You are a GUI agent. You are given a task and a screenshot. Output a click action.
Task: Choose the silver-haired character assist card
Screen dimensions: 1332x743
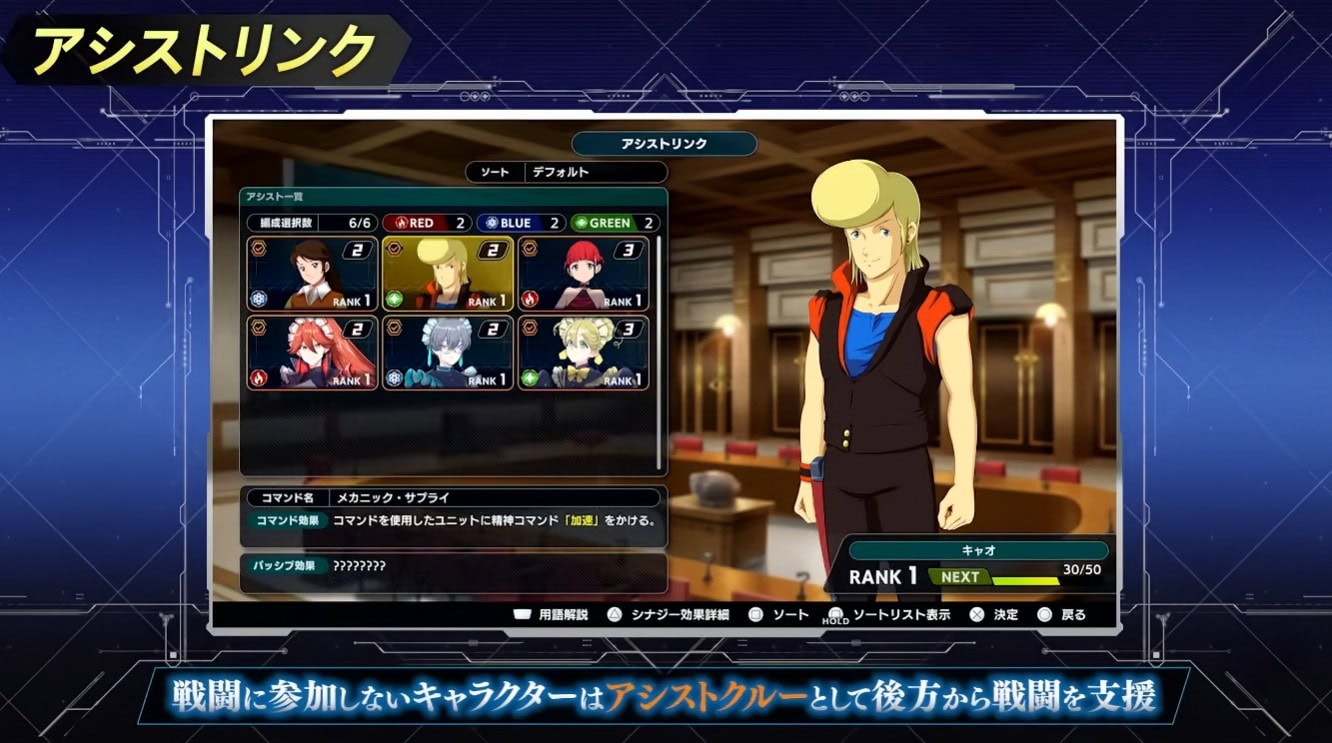point(448,353)
